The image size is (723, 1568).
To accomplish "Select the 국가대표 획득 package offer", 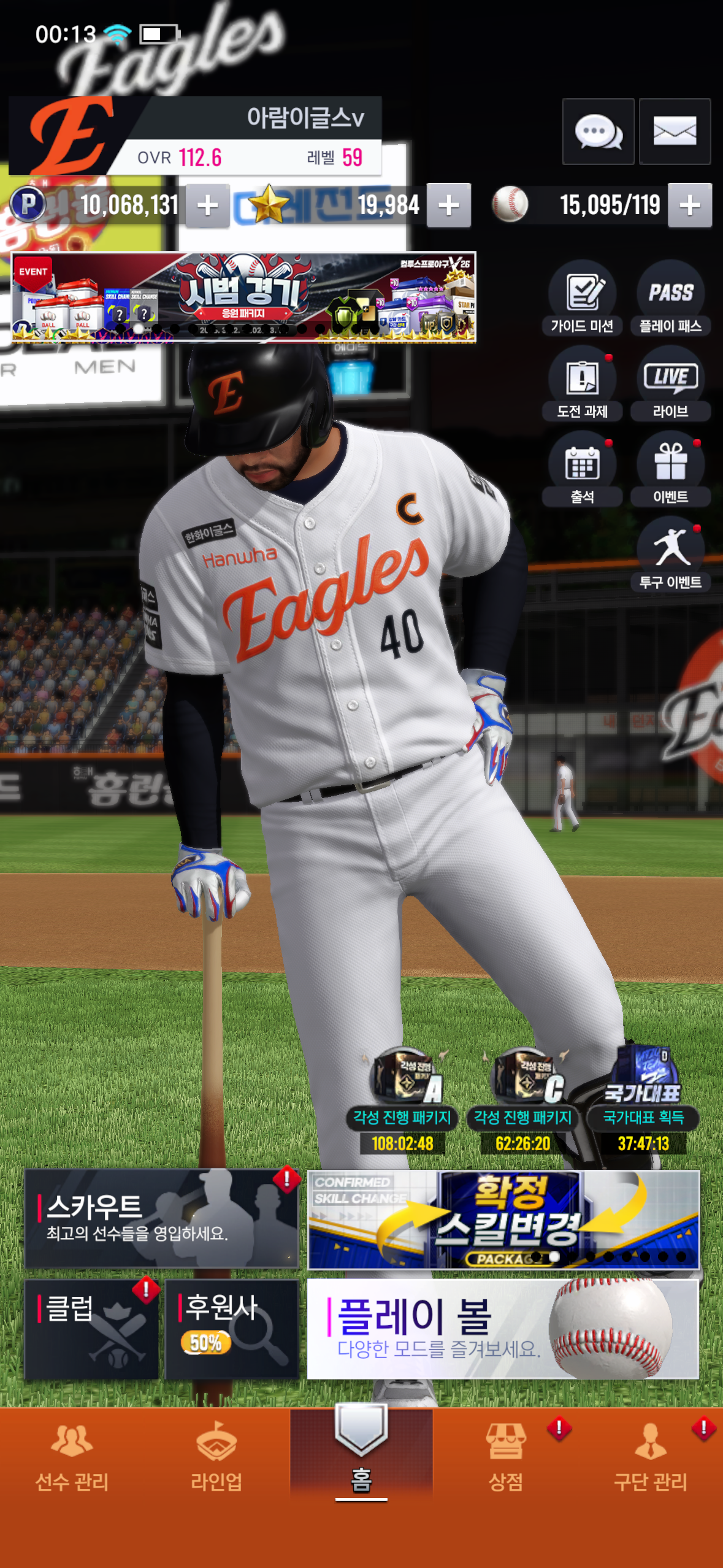I will [643, 1099].
